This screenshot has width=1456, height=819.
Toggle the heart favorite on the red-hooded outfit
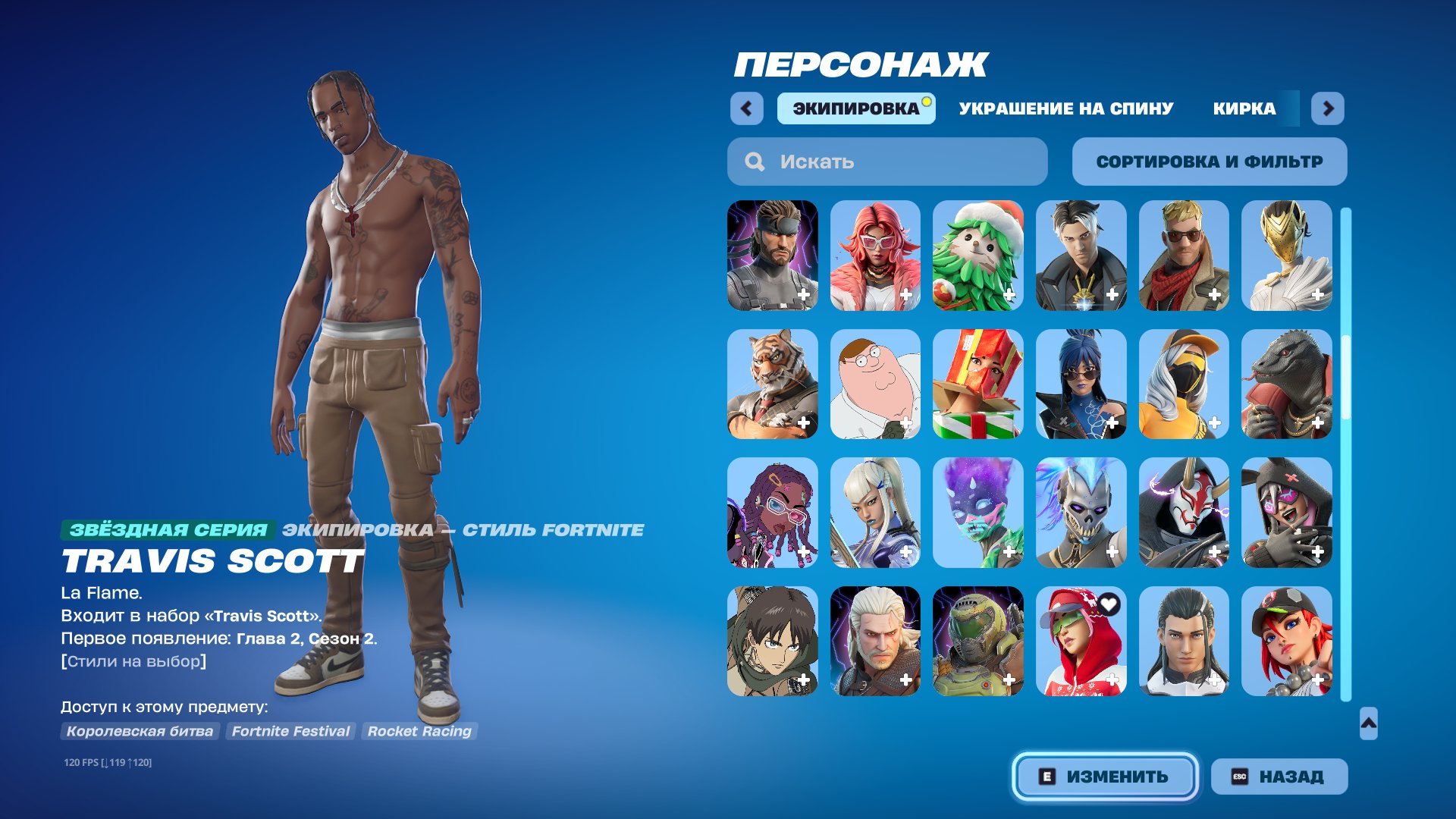[x=1109, y=604]
